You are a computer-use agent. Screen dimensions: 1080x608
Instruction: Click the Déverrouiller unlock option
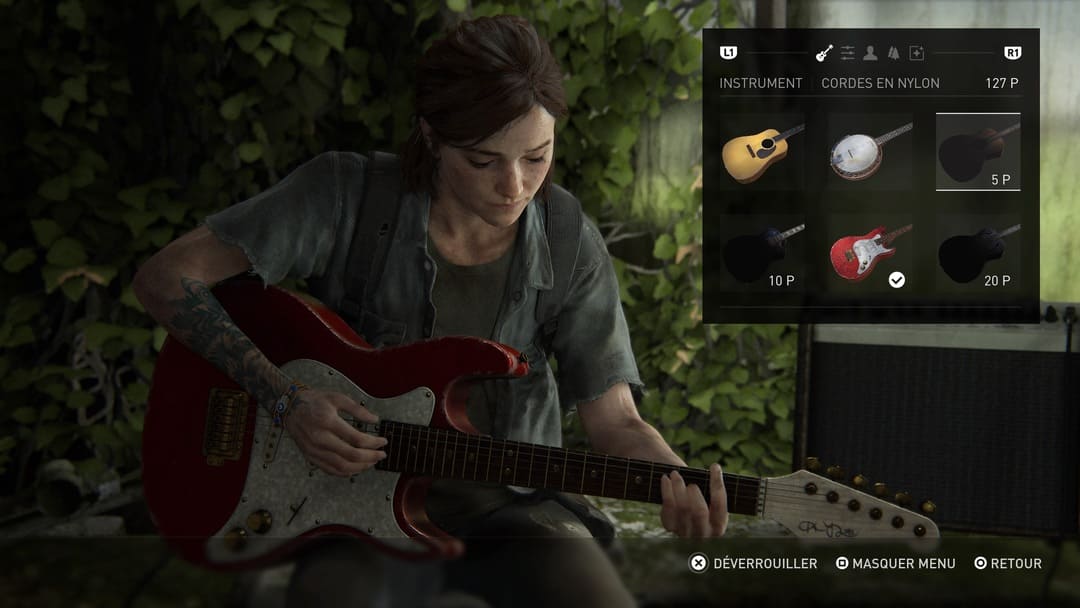click(x=754, y=564)
